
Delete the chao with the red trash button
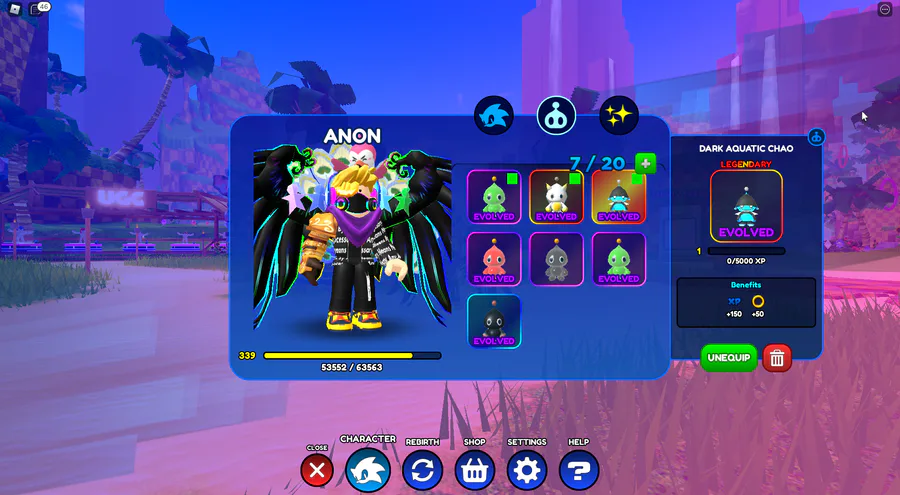point(777,358)
